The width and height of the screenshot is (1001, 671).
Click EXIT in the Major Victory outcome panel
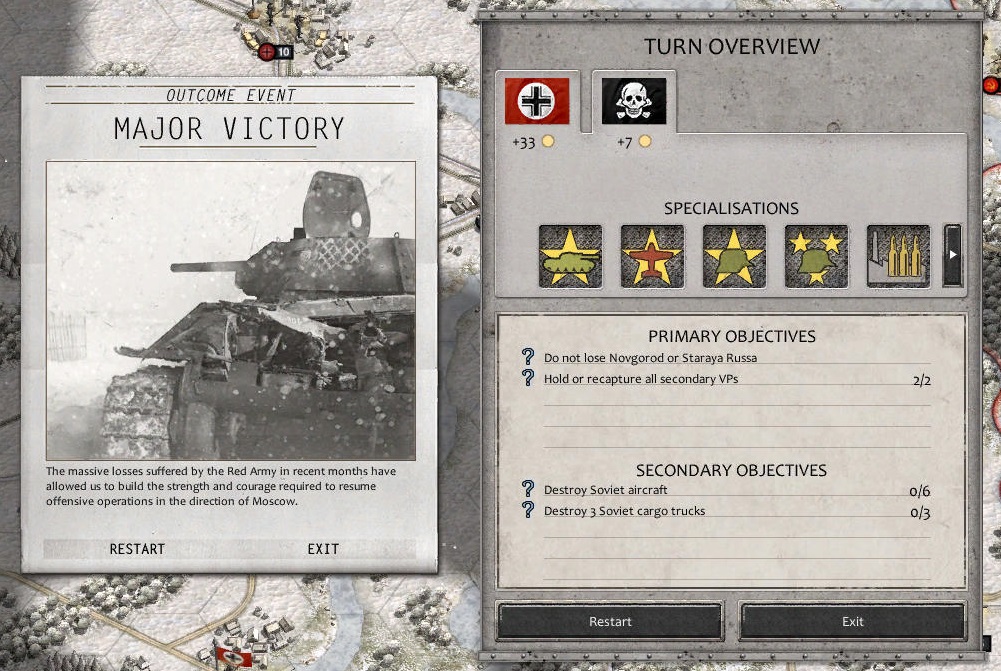(323, 549)
